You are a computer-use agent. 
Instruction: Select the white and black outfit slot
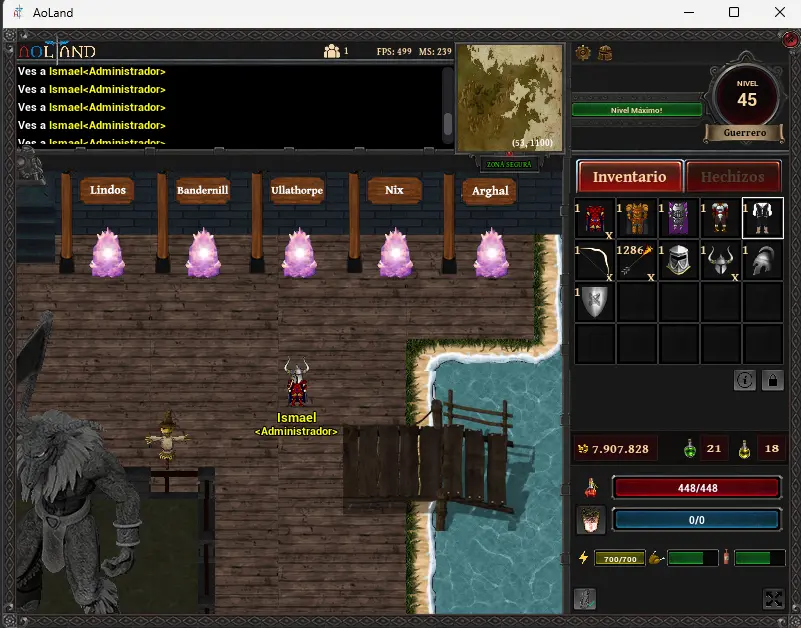click(x=762, y=218)
